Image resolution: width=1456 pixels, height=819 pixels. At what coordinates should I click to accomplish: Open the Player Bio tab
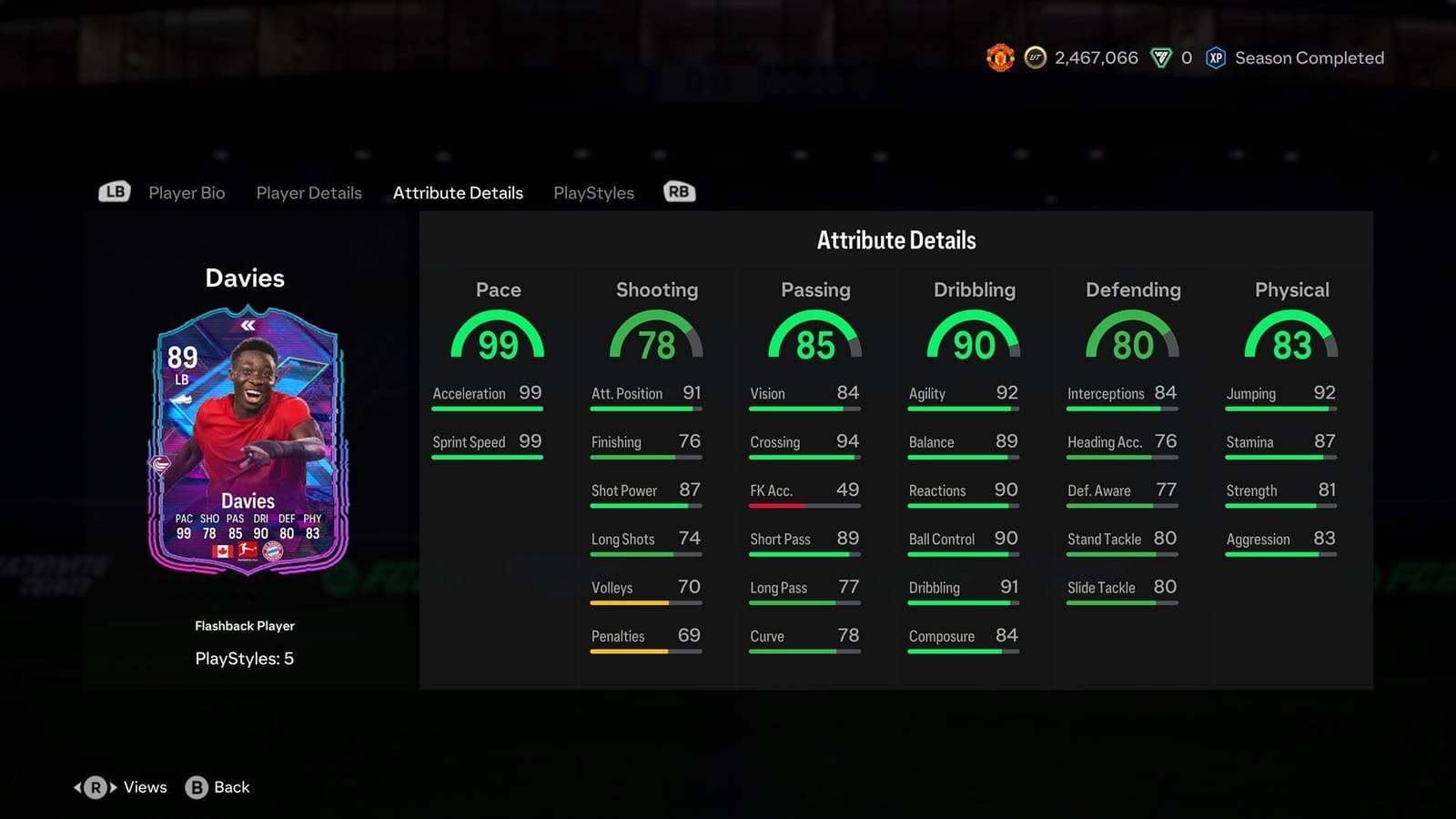click(x=187, y=193)
